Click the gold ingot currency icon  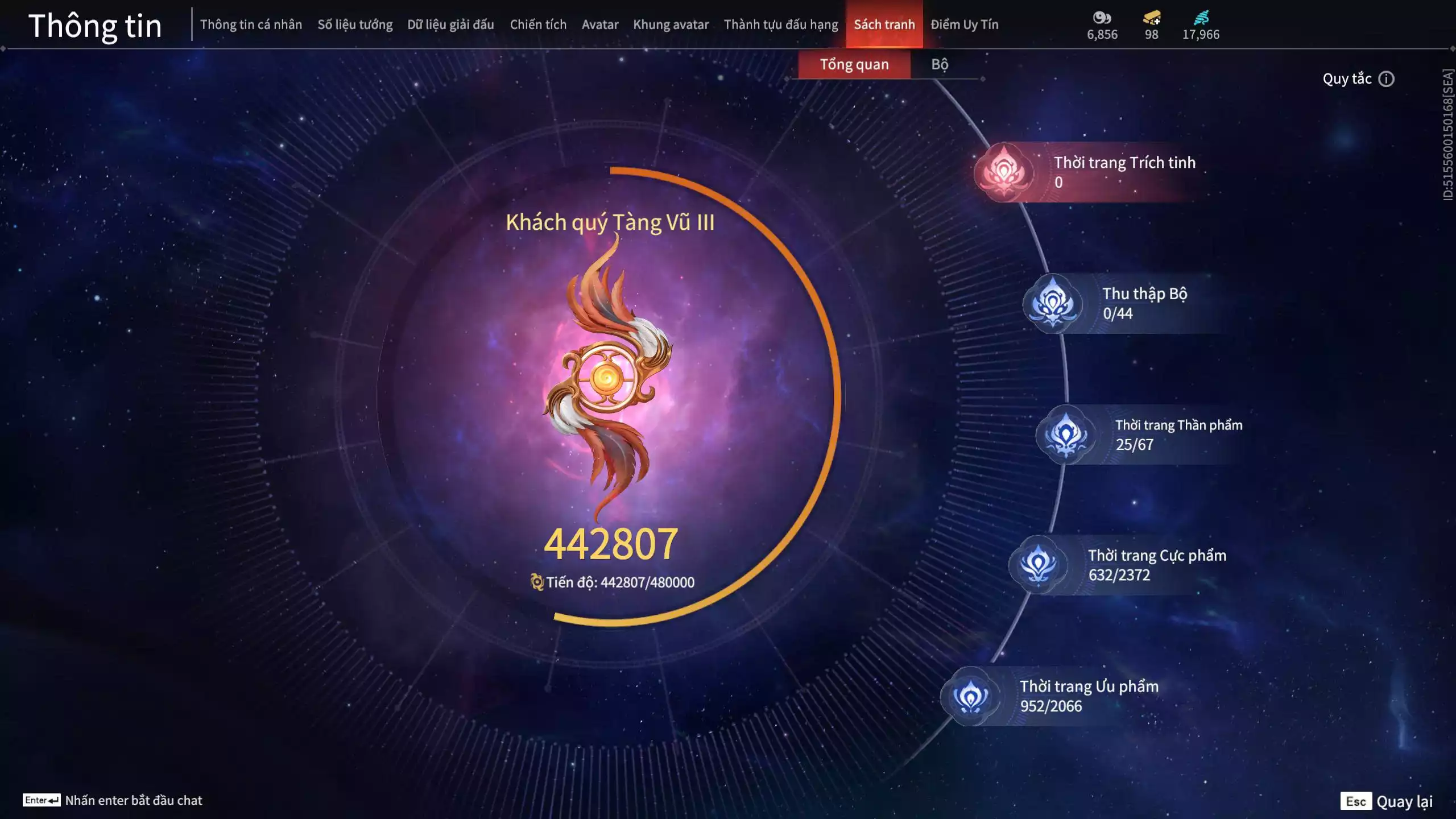pyautogui.click(x=1151, y=18)
